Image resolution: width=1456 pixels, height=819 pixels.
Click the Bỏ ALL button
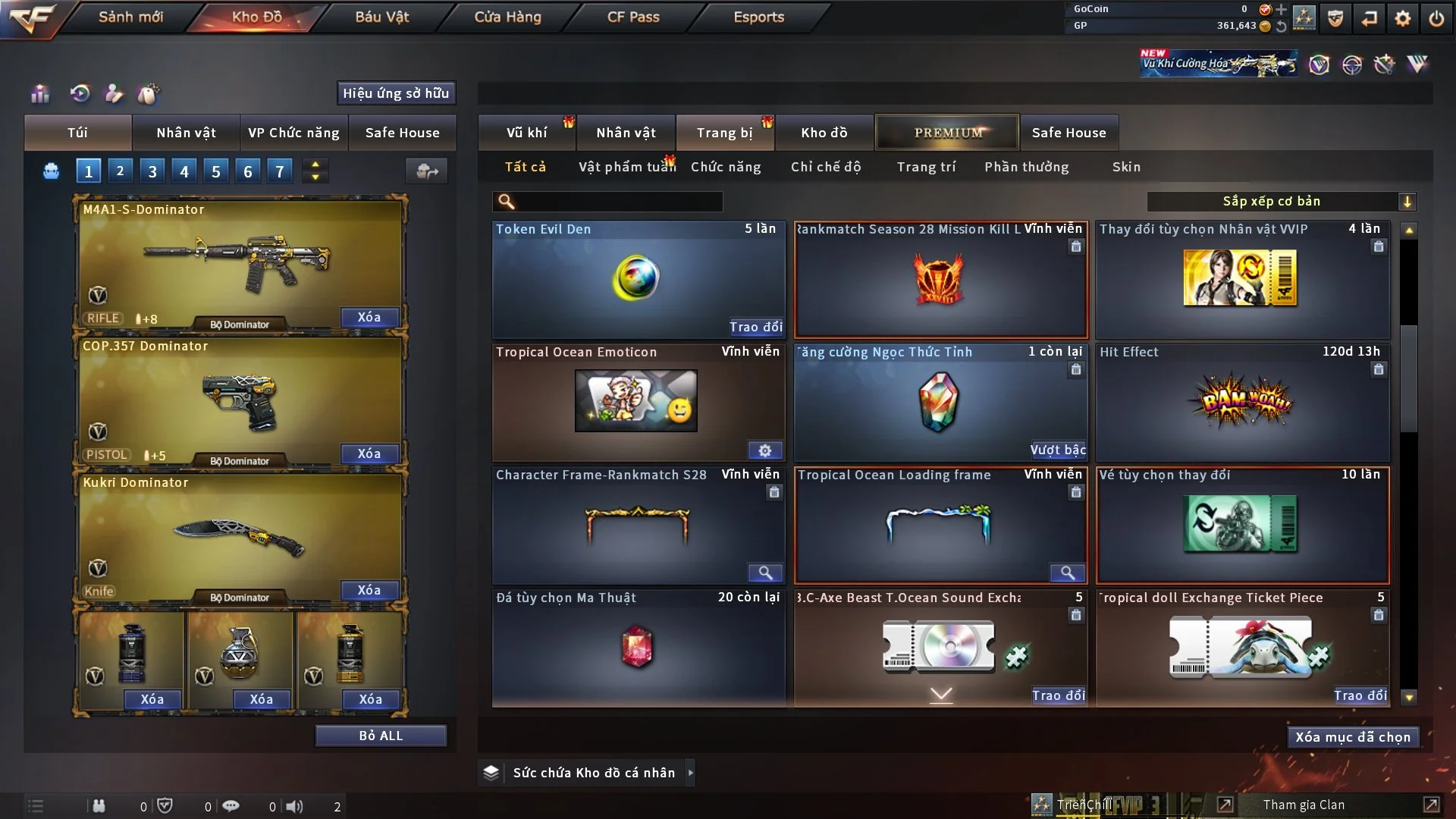381,736
